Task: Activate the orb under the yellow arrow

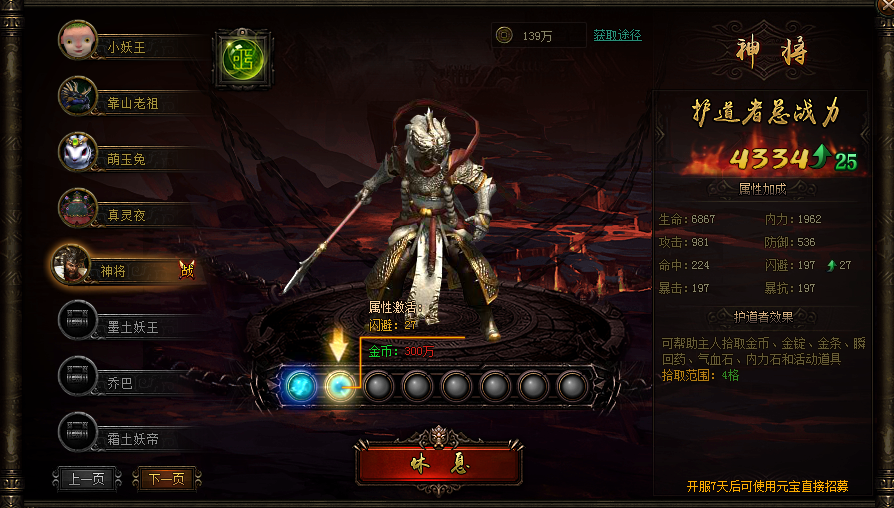Action: tap(339, 385)
